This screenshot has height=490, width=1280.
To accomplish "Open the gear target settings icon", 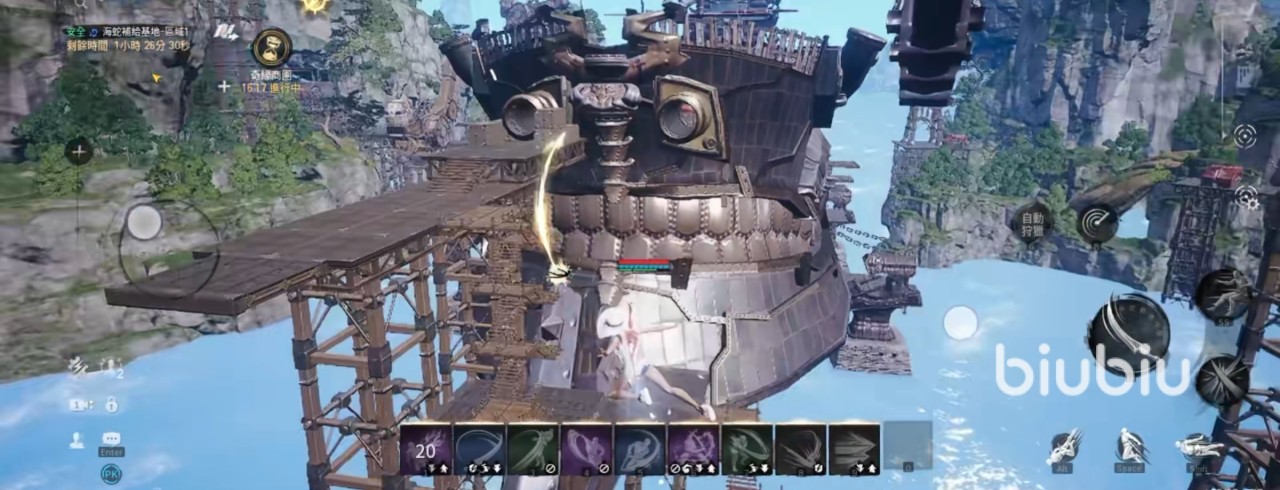I will (x=1246, y=197).
